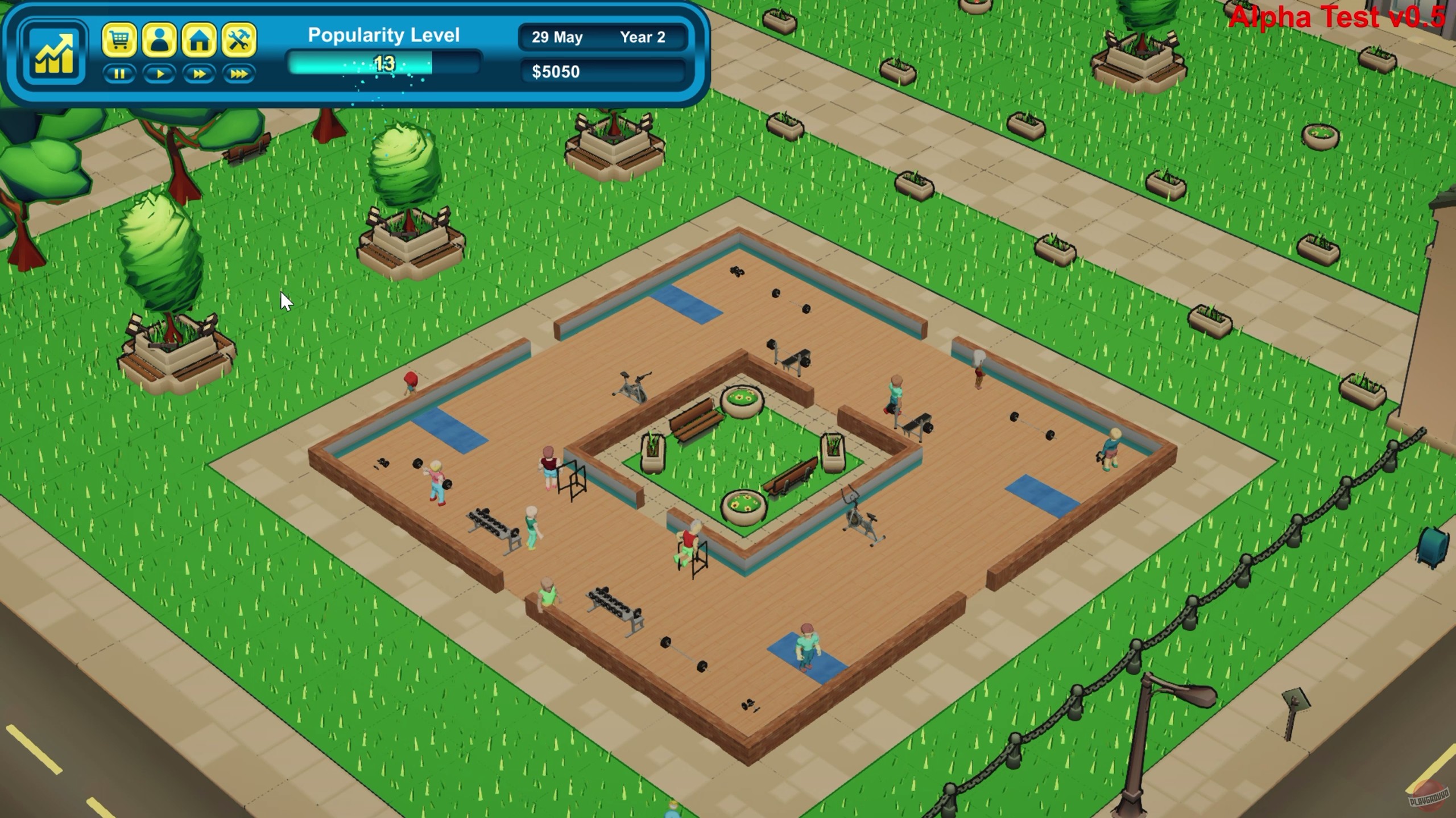Open the statistics graph panel
Screen dimensions: 1456x818
pos(54,51)
